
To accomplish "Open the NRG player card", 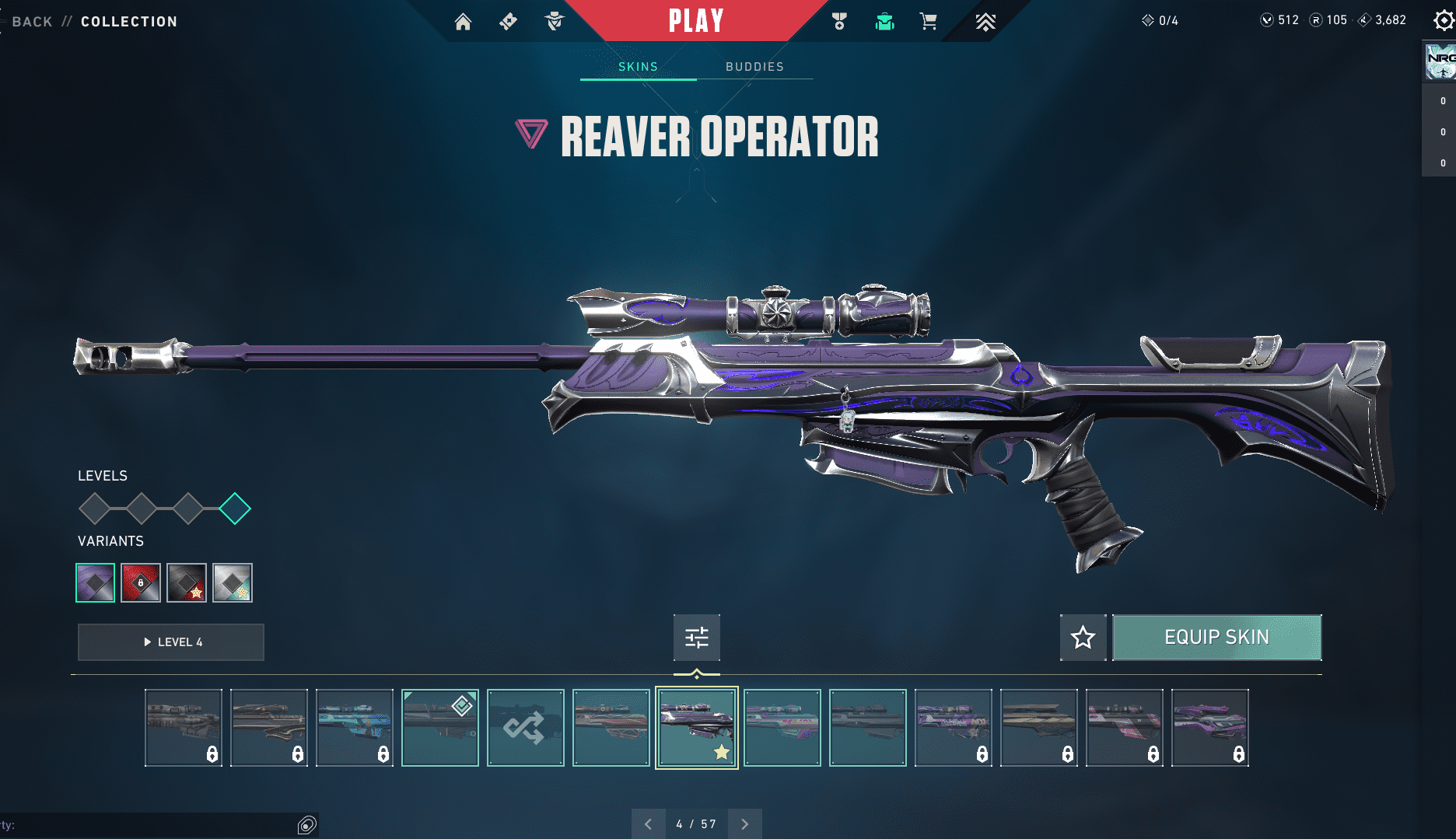I will click(x=1440, y=62).
